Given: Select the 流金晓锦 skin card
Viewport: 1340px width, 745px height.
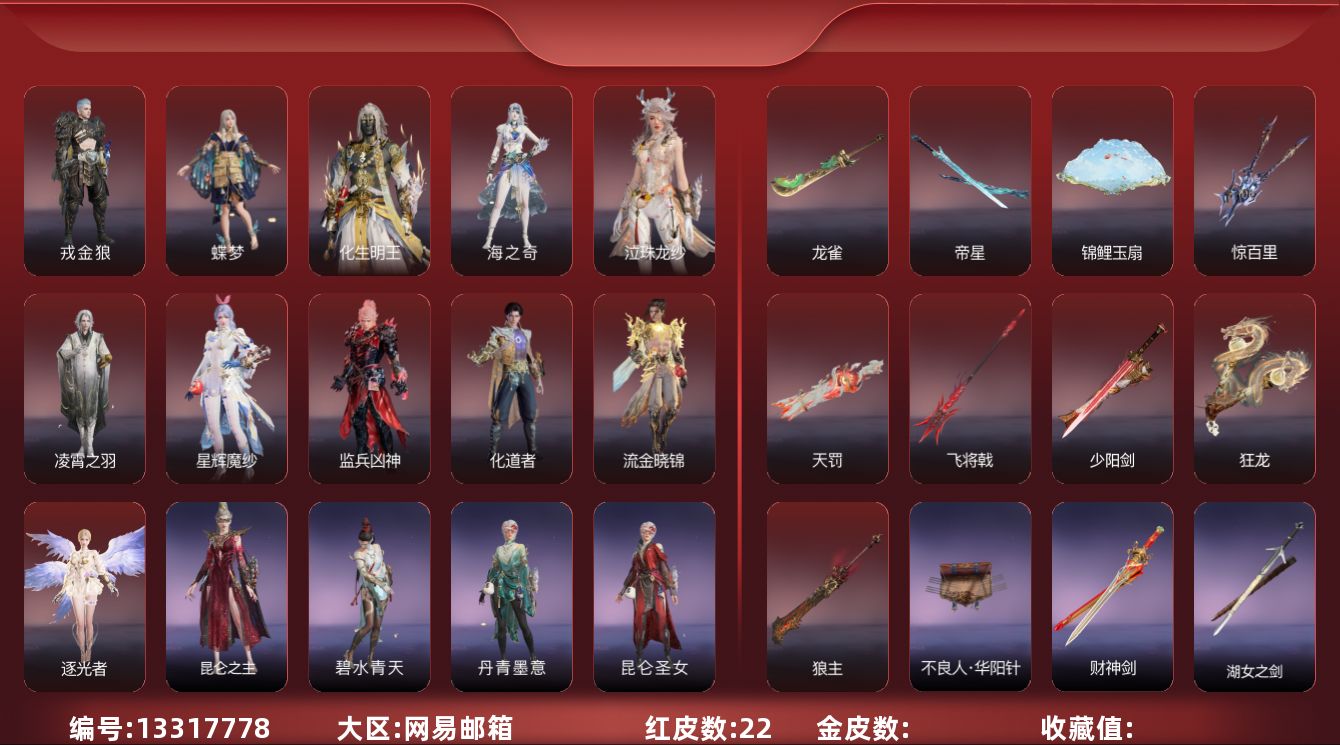Looking at the screenshot, I should [654, 388].
